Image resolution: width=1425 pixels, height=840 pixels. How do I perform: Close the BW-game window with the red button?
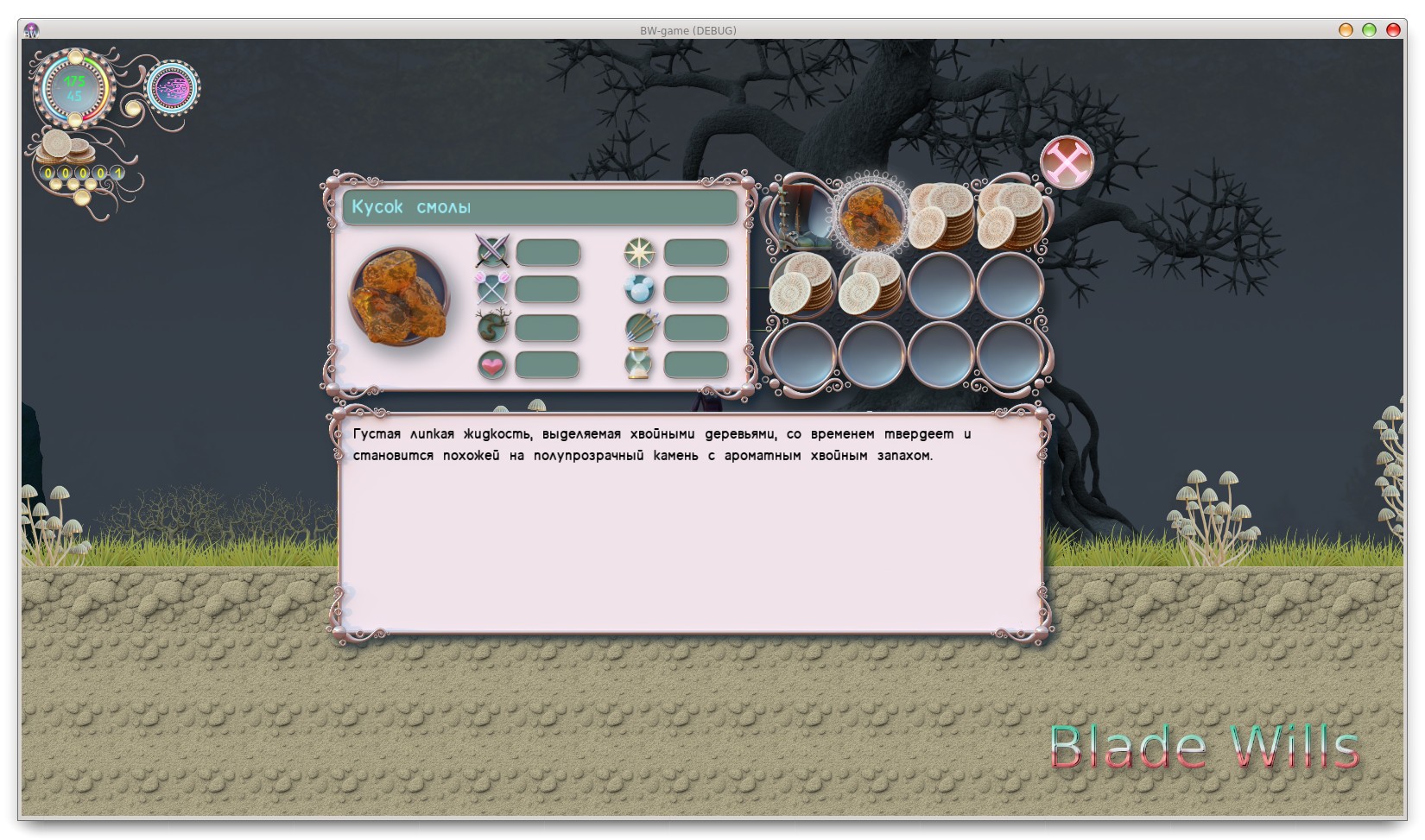(x=1392, y=30)
